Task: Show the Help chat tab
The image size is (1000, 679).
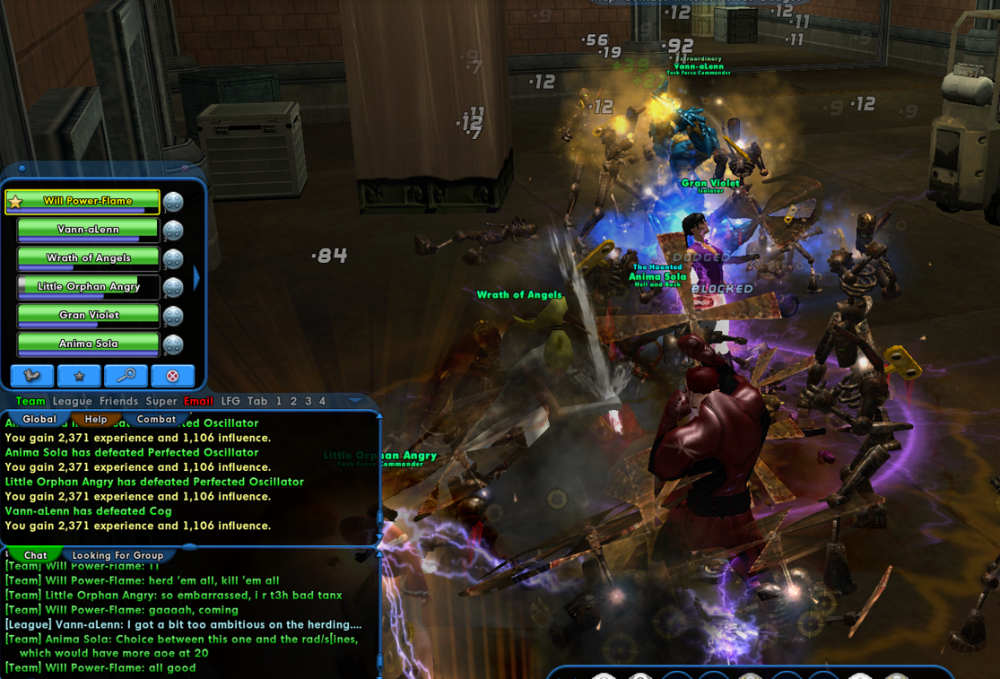Action: point(96,420)
